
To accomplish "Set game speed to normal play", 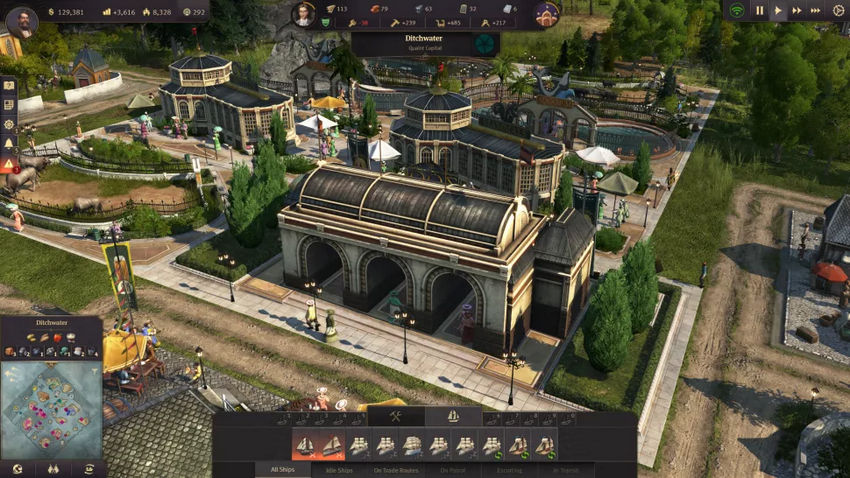I will point(778,11).
